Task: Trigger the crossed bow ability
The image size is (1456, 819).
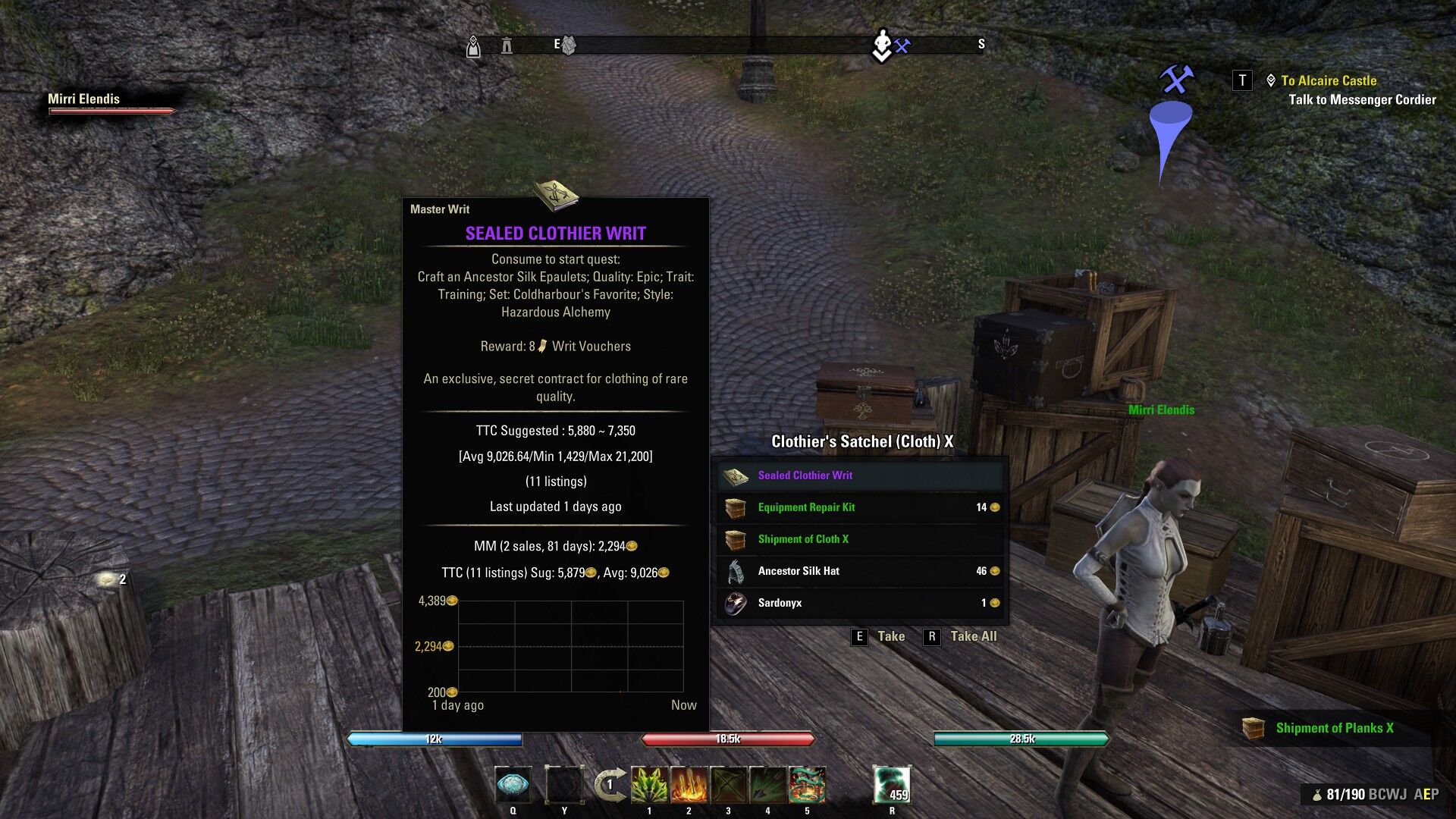Action: click(x=728, y=785)
